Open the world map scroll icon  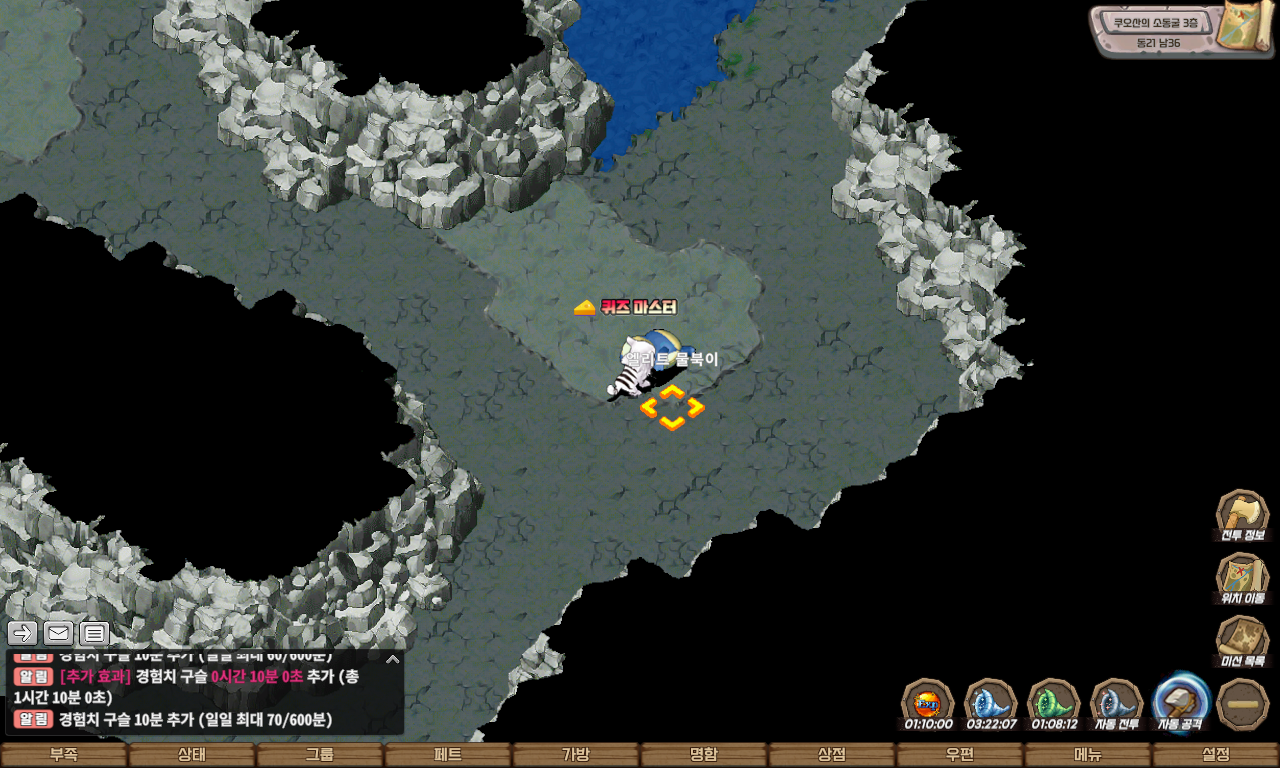(1244, 25)
